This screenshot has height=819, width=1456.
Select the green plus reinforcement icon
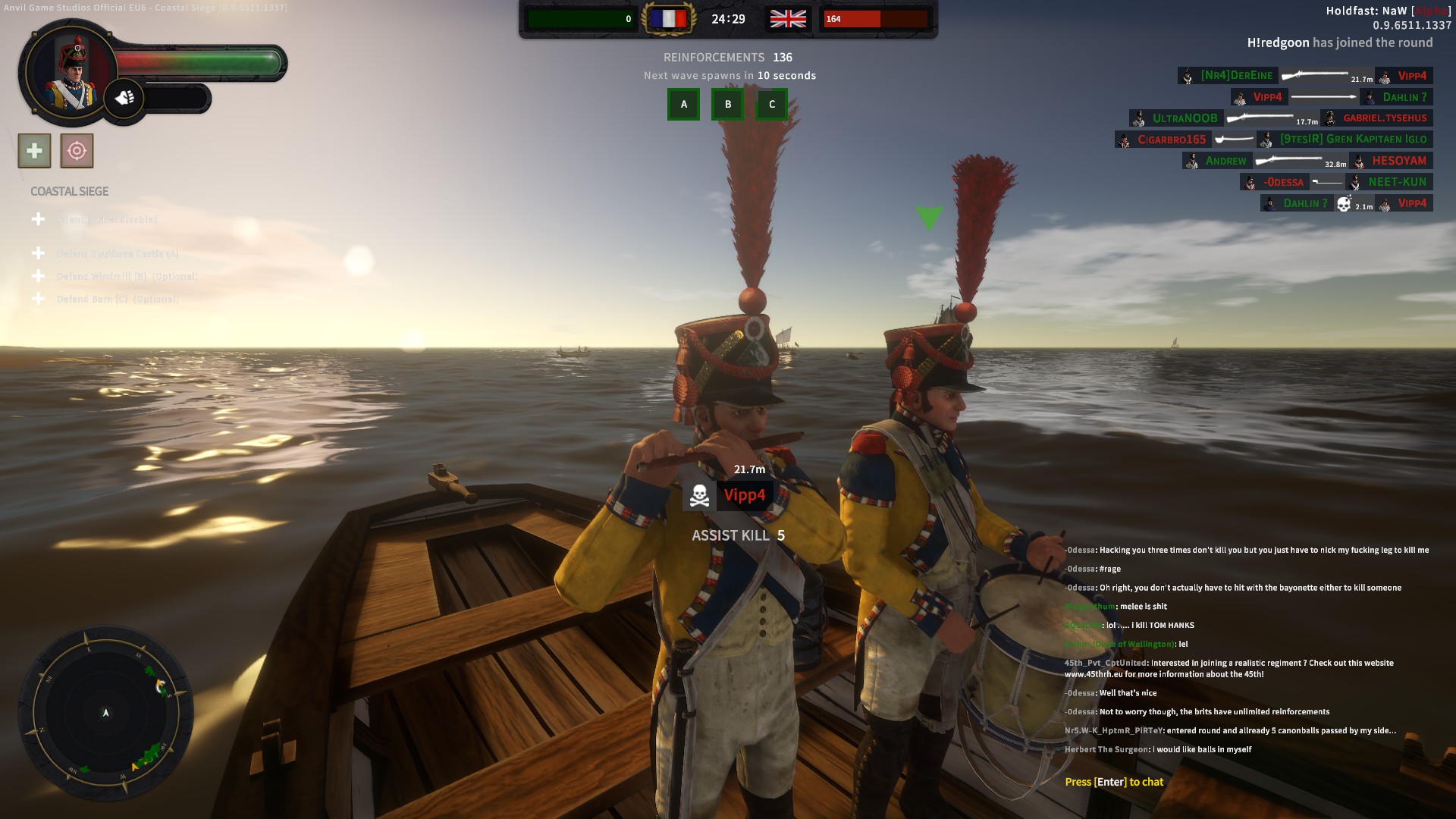pos(33,150)
